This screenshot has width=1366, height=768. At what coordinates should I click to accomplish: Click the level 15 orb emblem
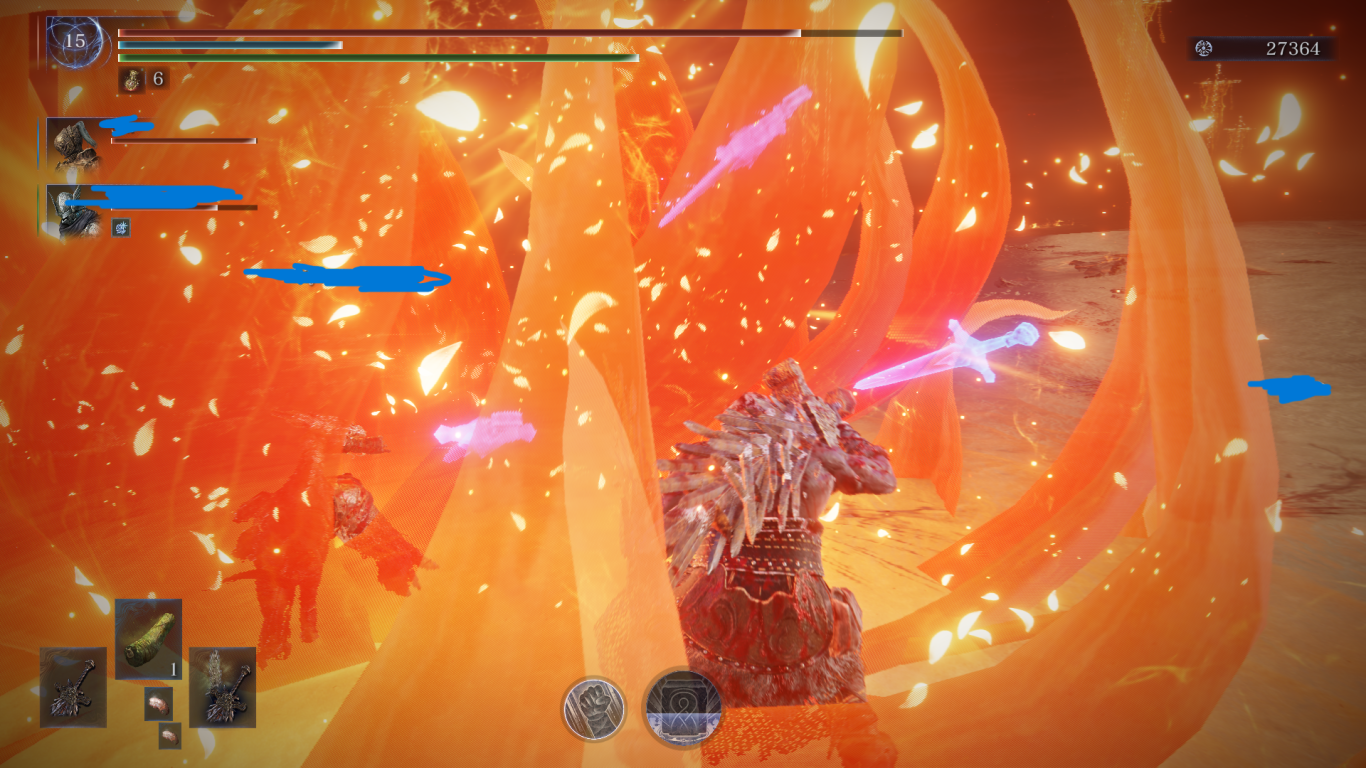point(75,42)
